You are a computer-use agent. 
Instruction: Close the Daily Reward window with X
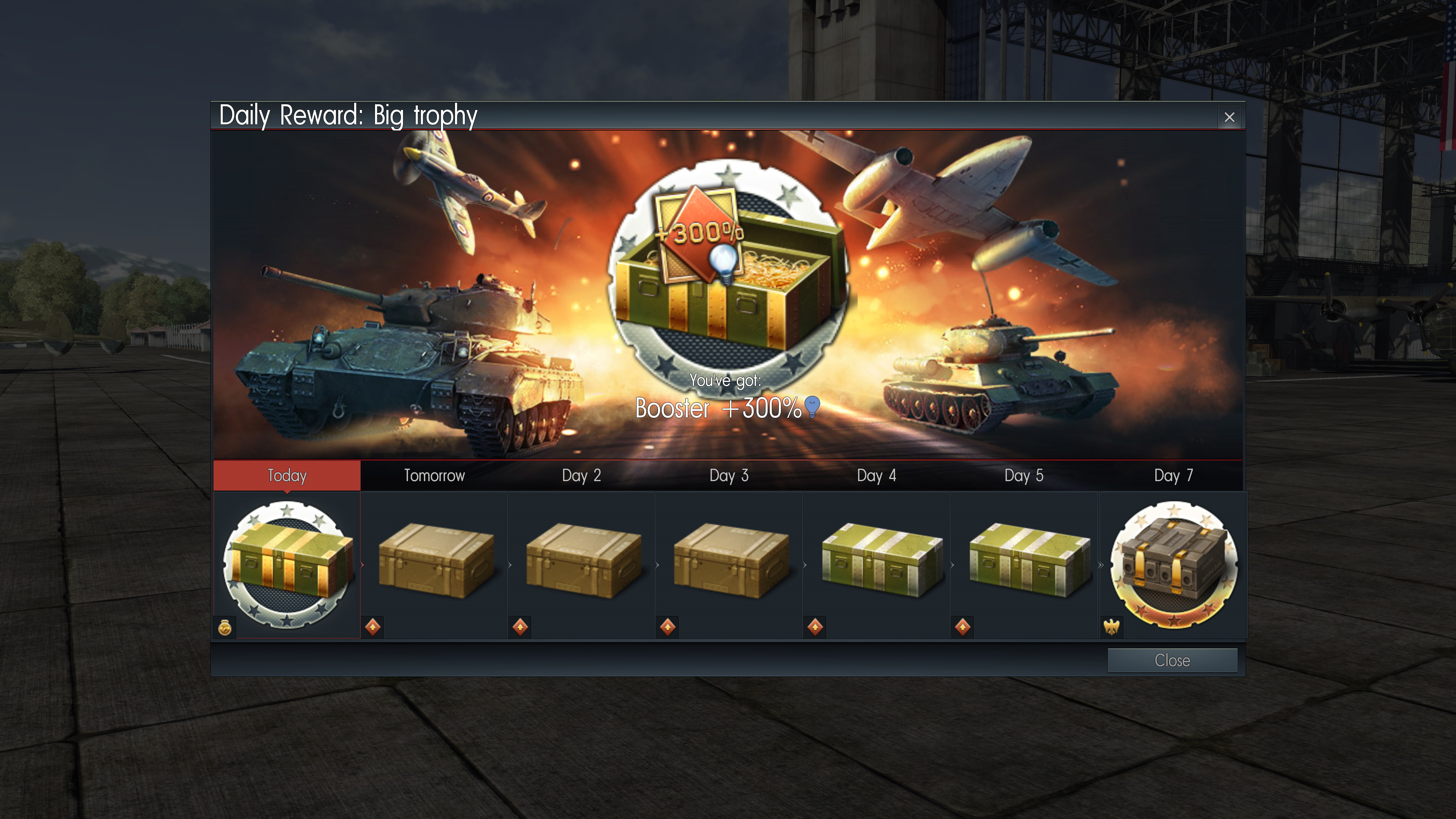[1229, 117]
